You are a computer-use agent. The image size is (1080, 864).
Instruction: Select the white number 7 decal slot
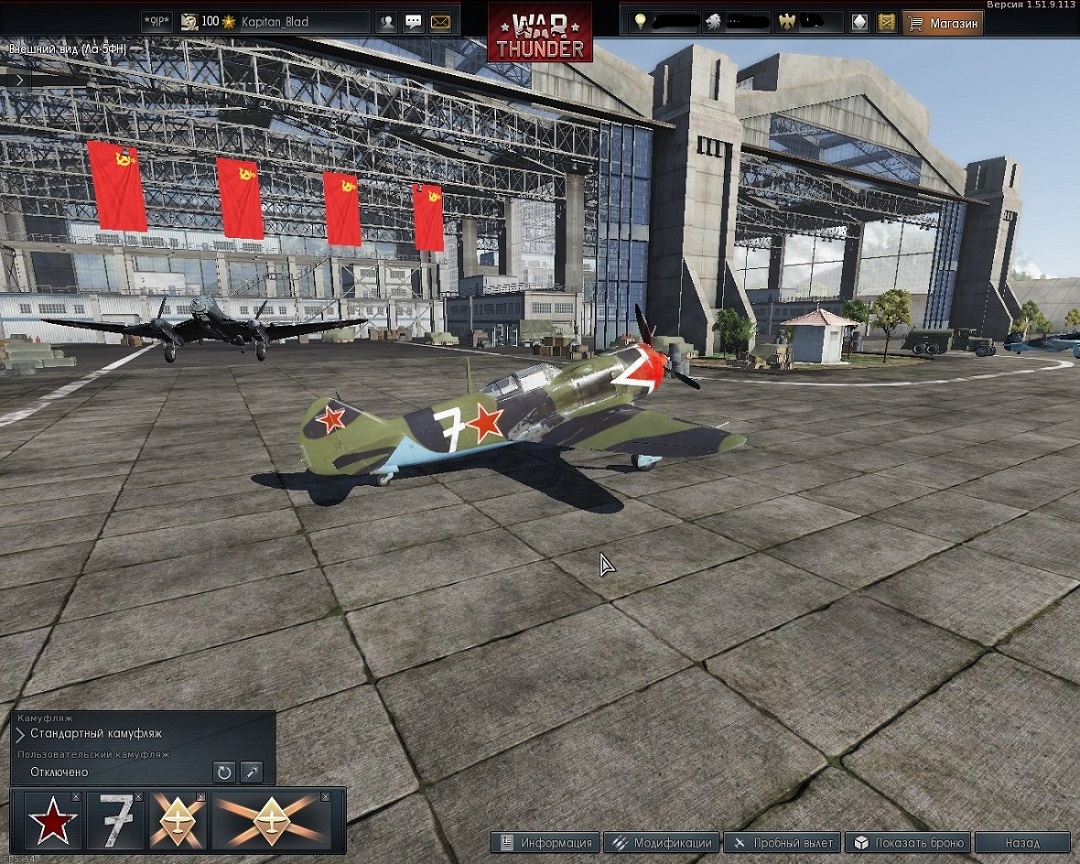114,822
